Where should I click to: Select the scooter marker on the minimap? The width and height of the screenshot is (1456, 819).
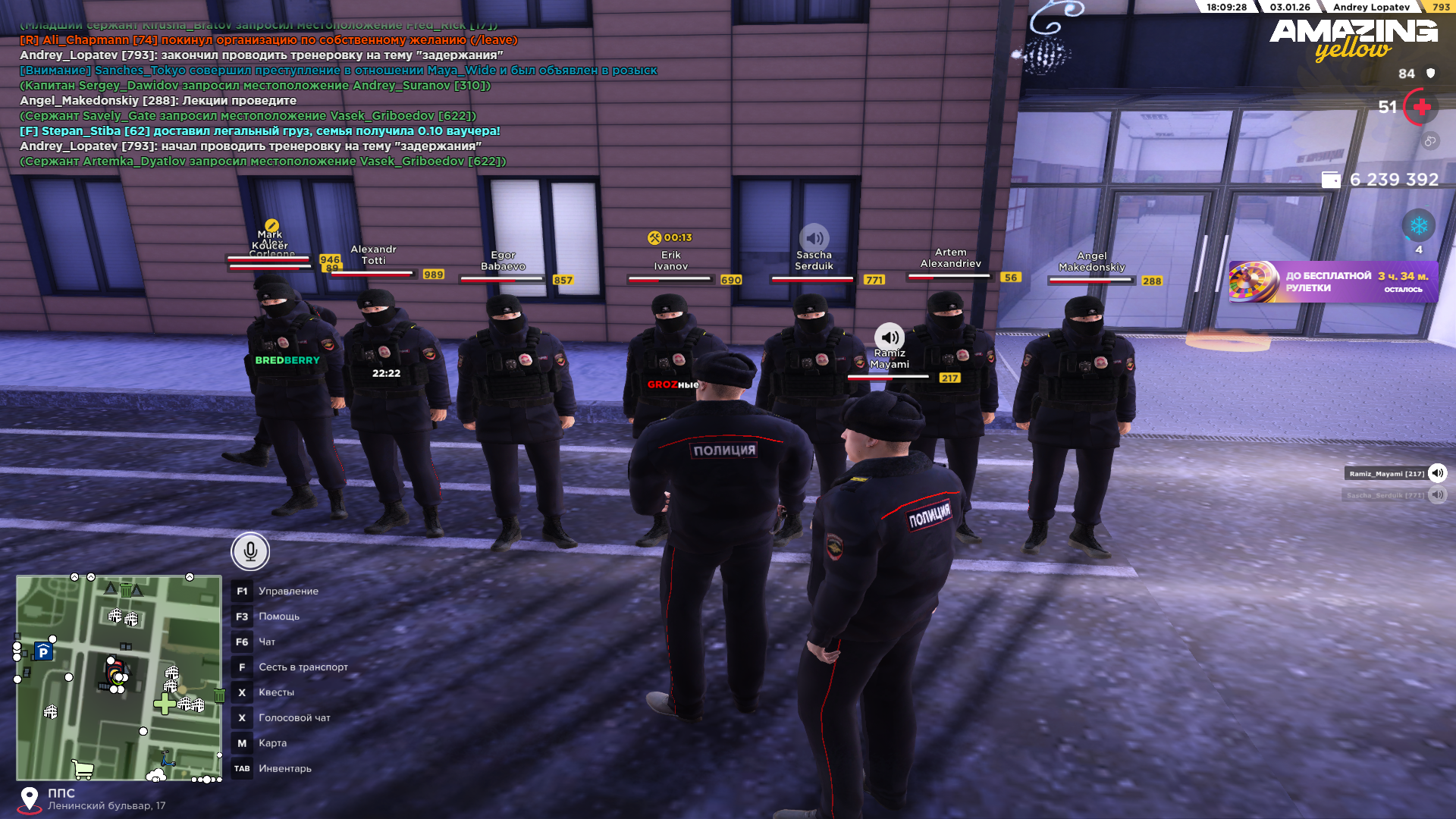pos(167,758)
